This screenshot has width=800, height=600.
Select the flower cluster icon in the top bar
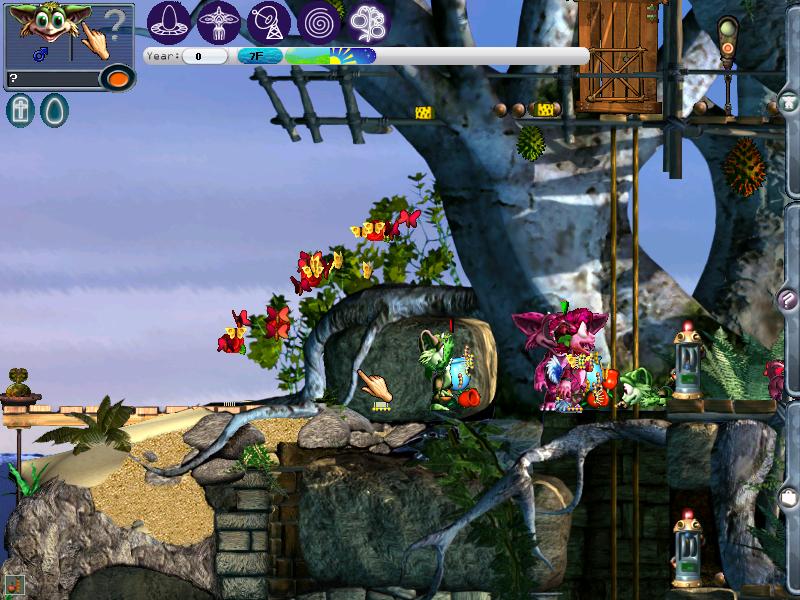click(369, 21)
